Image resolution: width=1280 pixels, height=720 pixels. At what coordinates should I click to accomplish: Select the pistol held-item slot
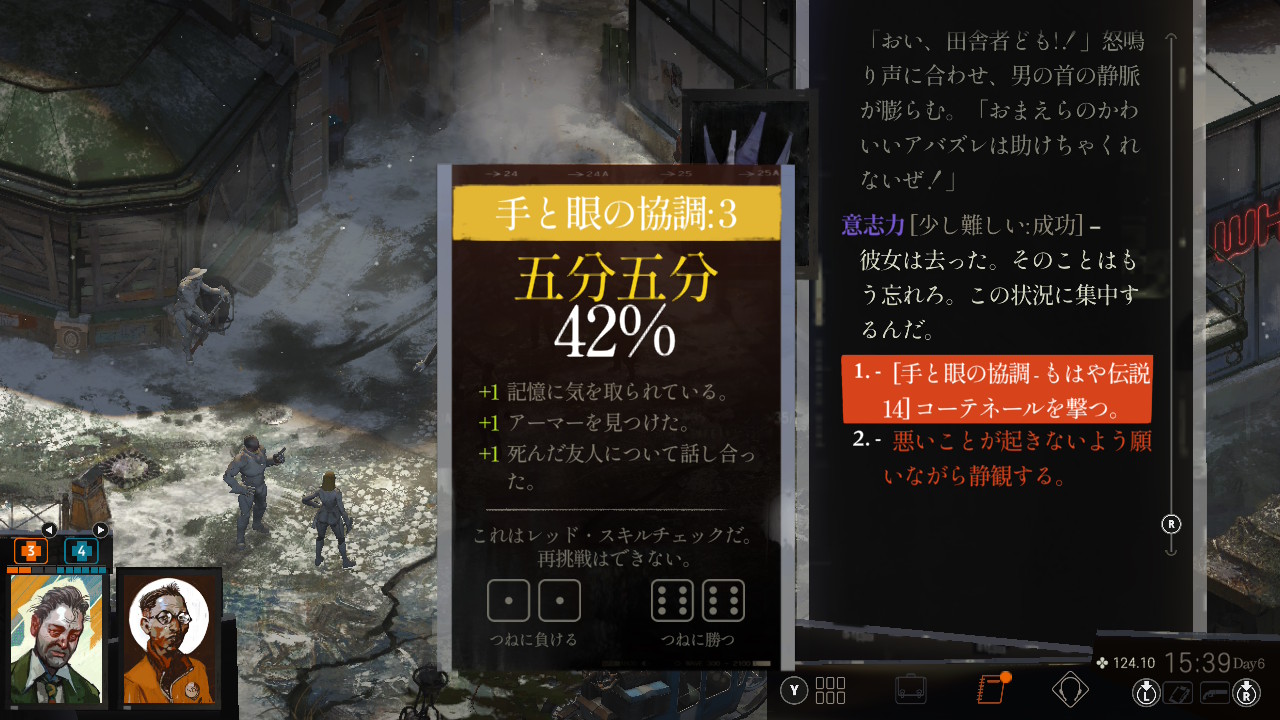click(x=1215, y=692)
